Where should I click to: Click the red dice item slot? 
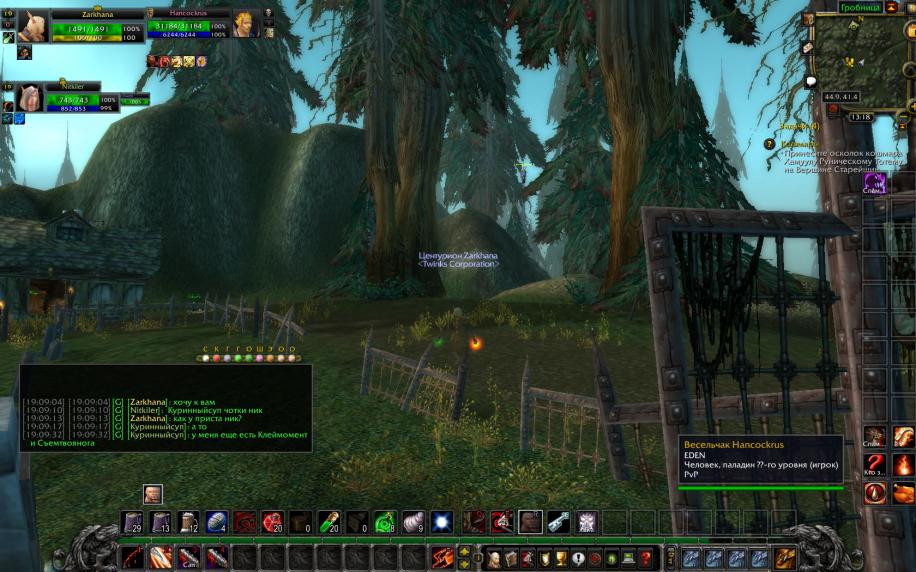coord(272,521)
